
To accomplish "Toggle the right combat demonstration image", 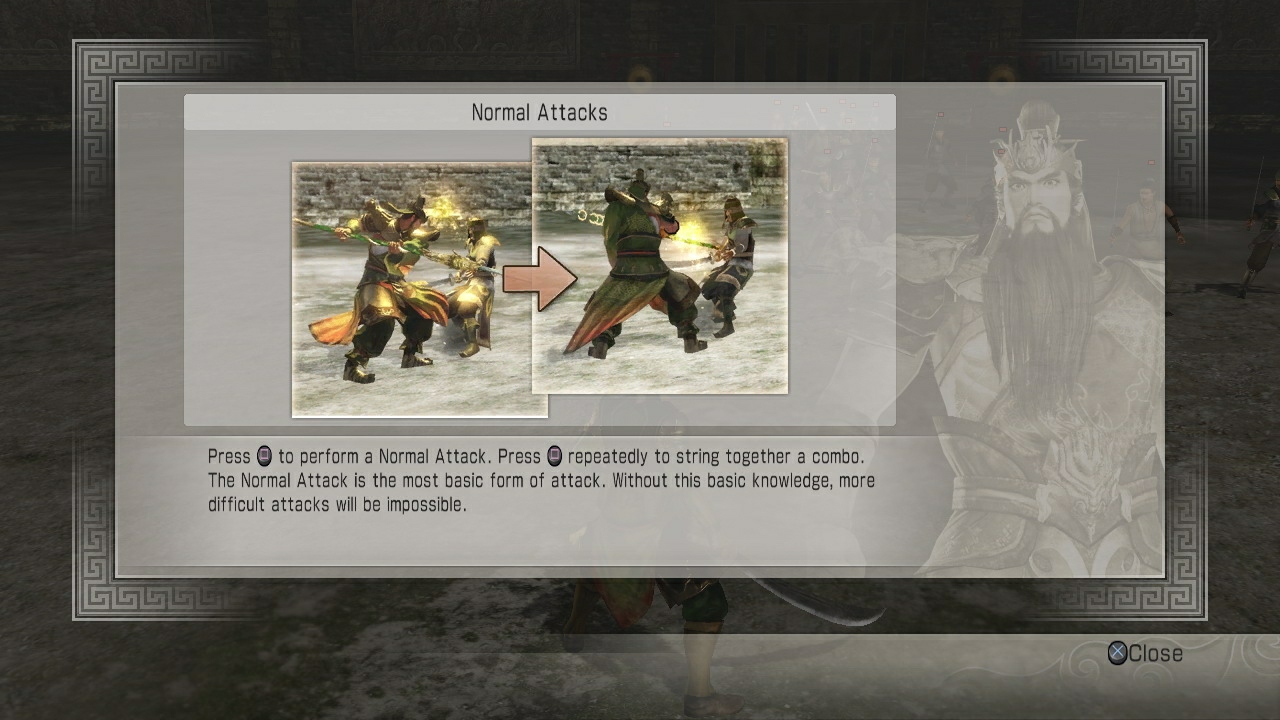I will [660, 265].
